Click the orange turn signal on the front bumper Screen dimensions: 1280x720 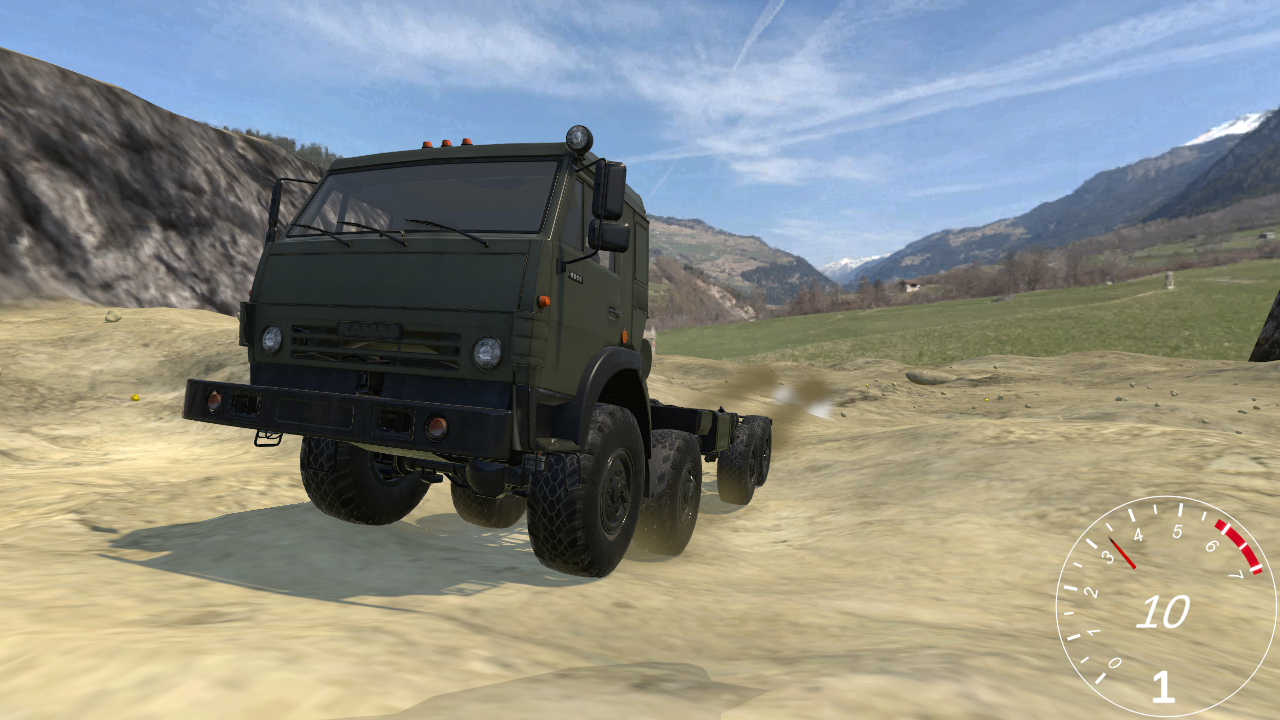436,426
